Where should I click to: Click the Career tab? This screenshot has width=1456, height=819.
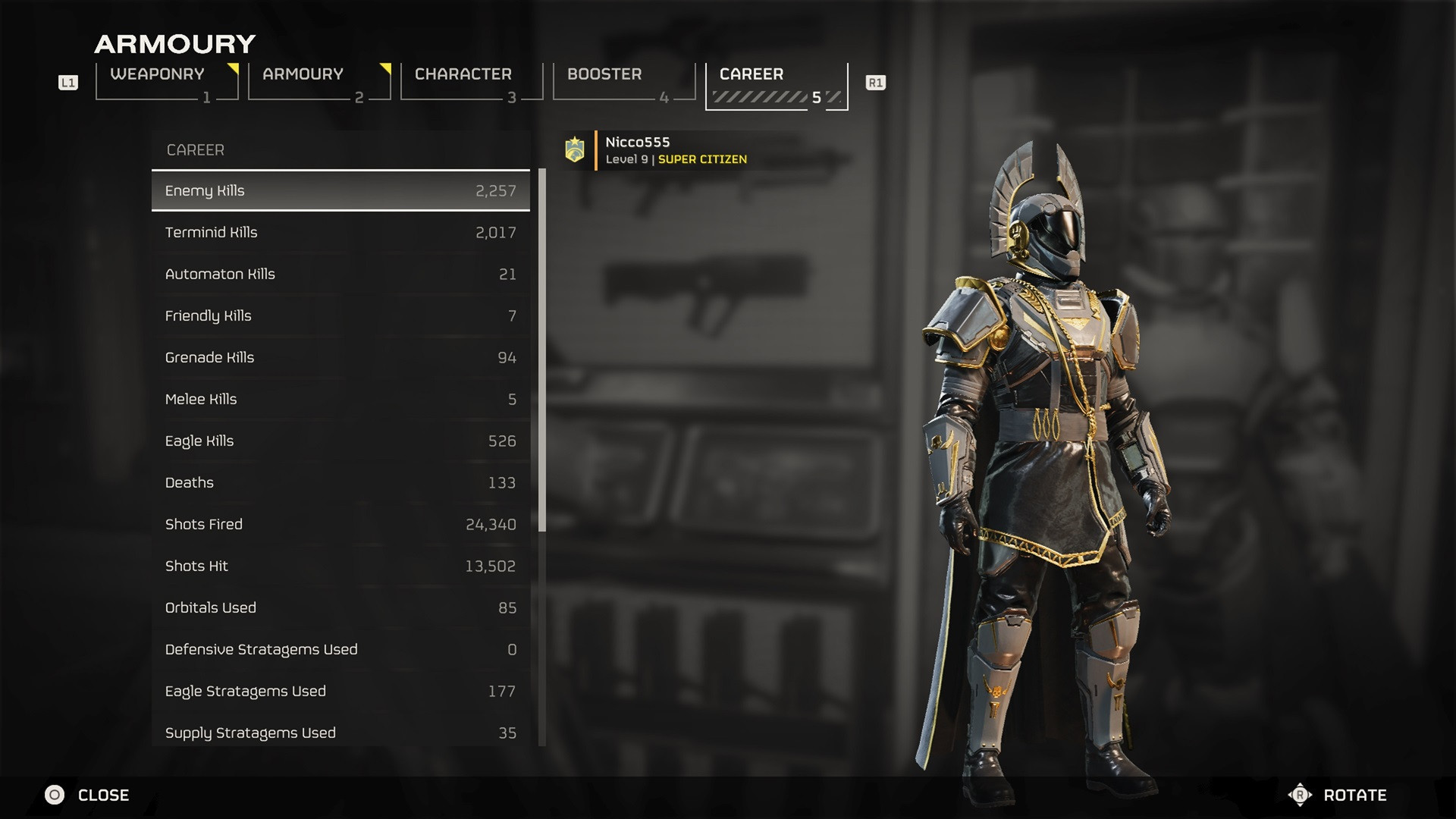coord(776,85)
